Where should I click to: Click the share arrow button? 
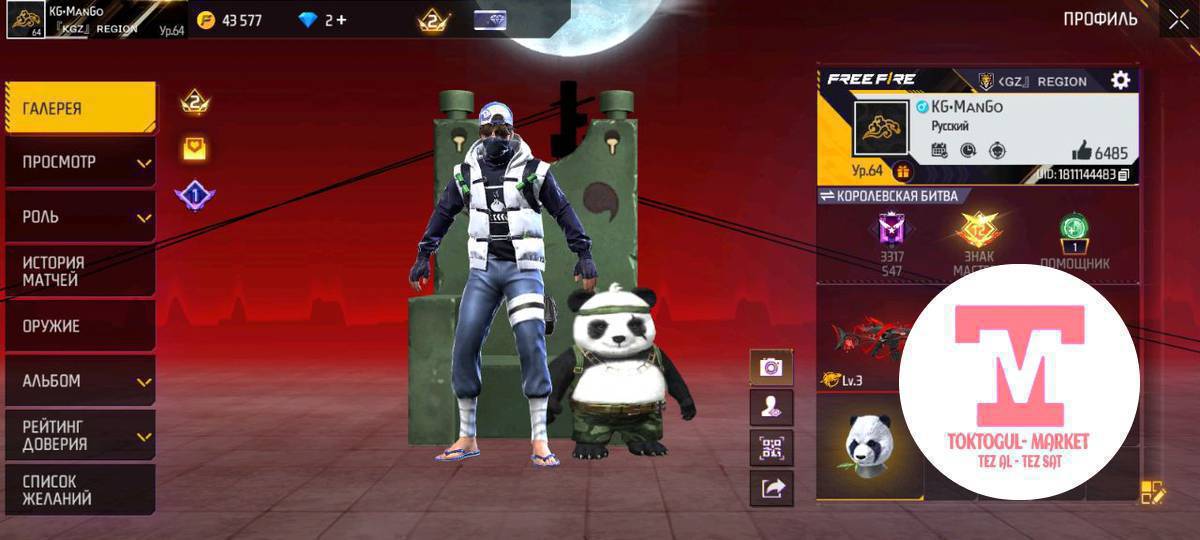pyautogui.click(x=771, y=488)
